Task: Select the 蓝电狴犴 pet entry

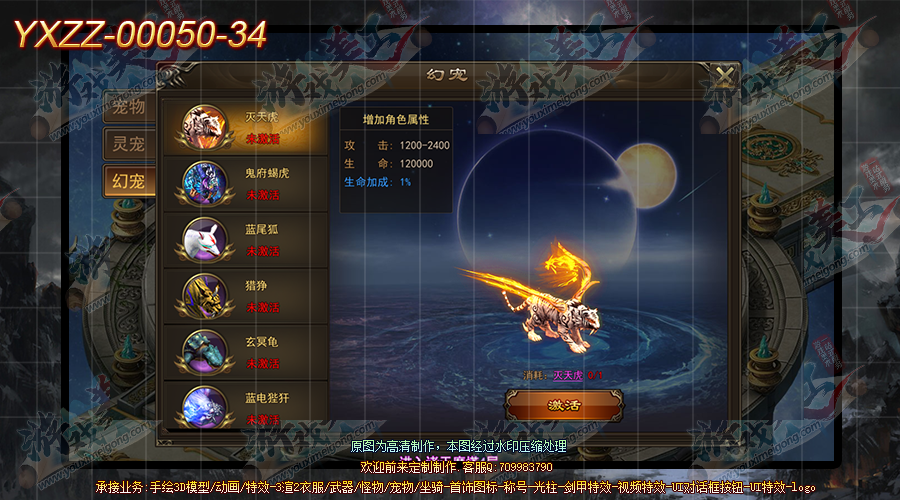Action: pyautogui.click(x=244, y=406)
